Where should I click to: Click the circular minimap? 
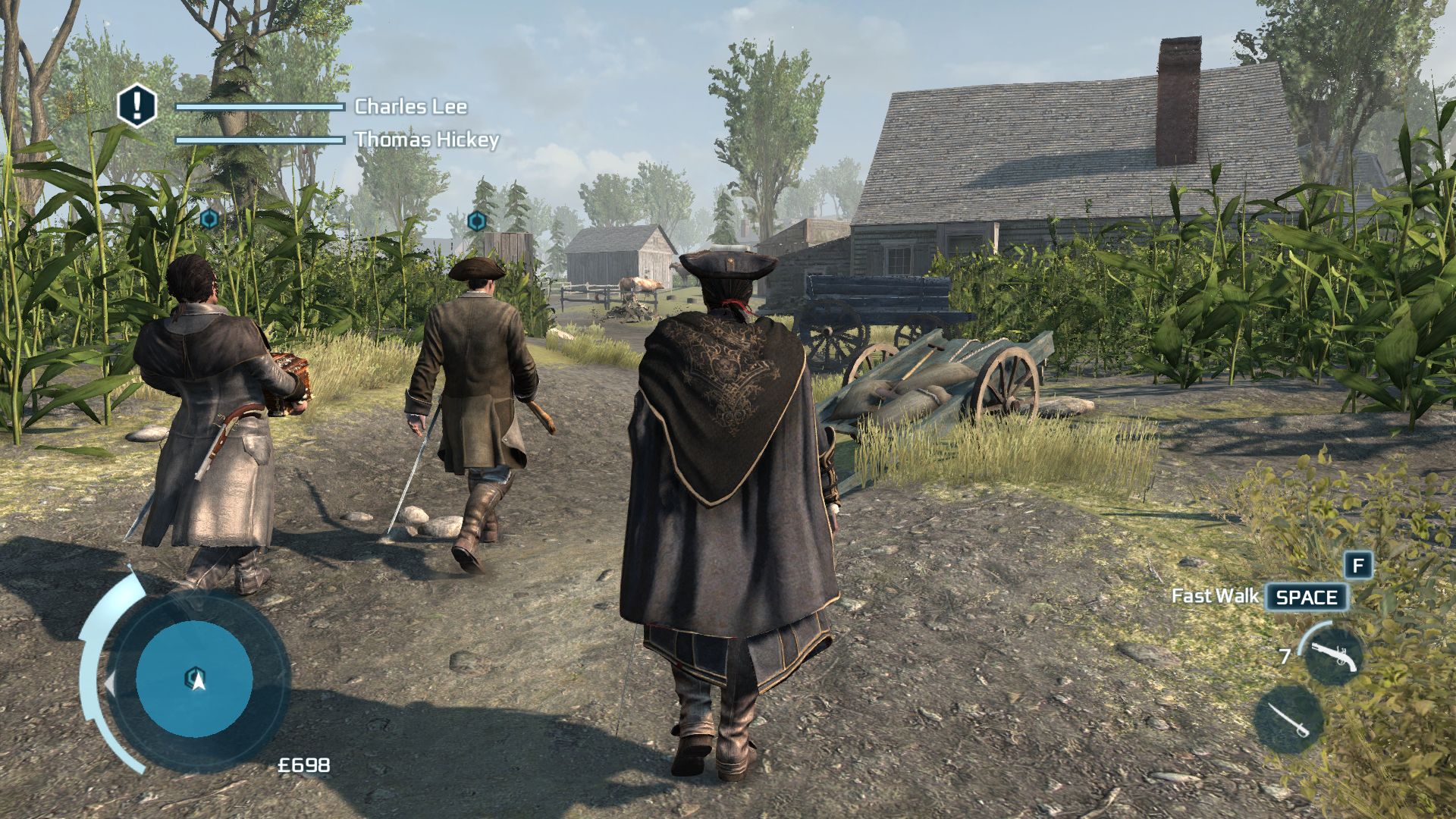(x=194, y=679)
